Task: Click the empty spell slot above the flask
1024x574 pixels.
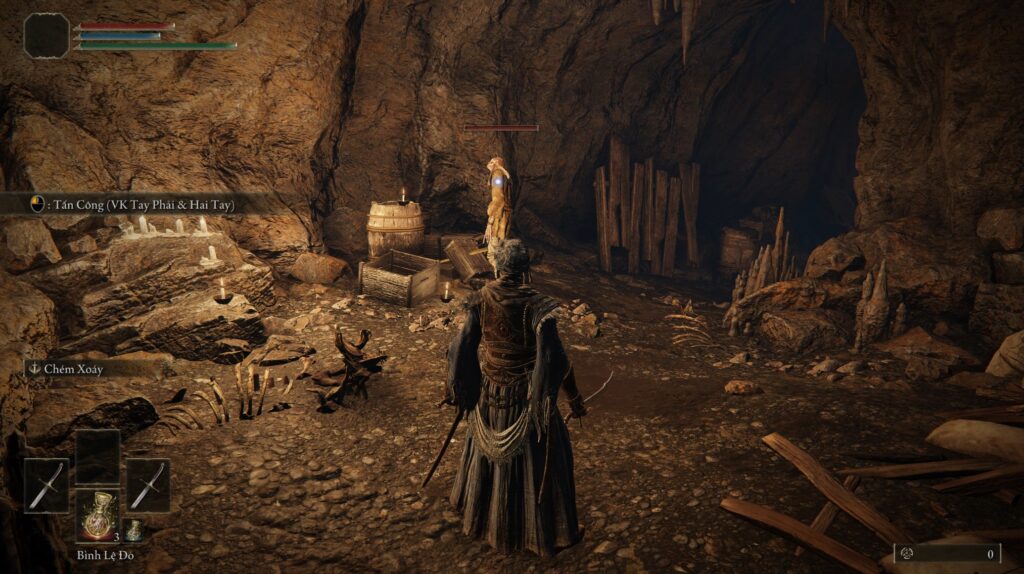Action: click(x=97, y=456)
